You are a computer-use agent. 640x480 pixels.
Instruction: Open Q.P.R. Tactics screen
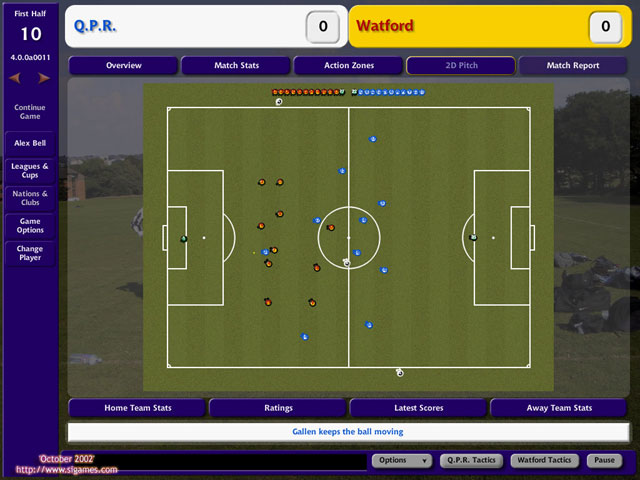click(x=470, y=461)
